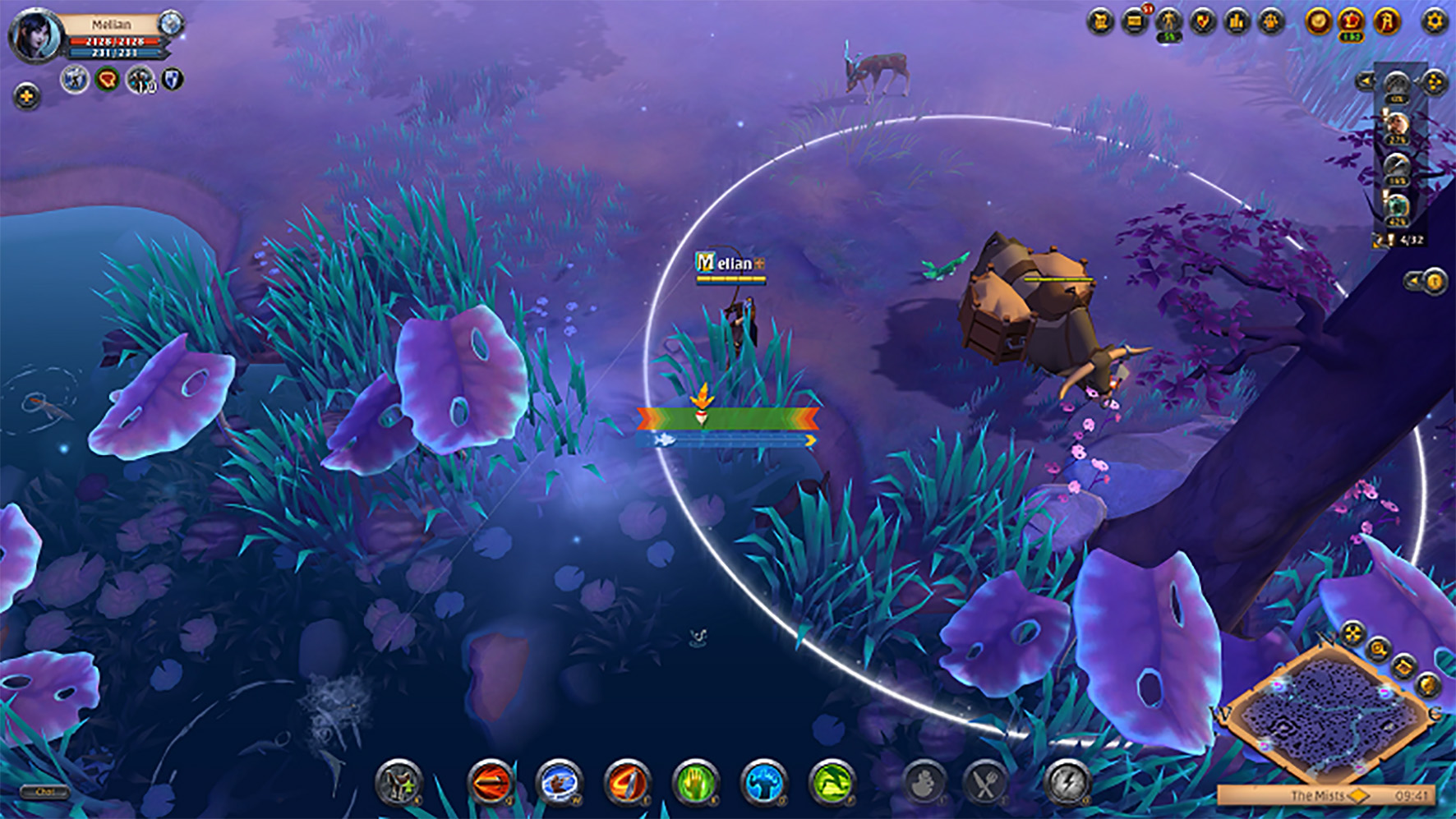Collapse the side tracker with arrow button
The width and height of the screenshot is (1456, 819).
pos(1365,81)
